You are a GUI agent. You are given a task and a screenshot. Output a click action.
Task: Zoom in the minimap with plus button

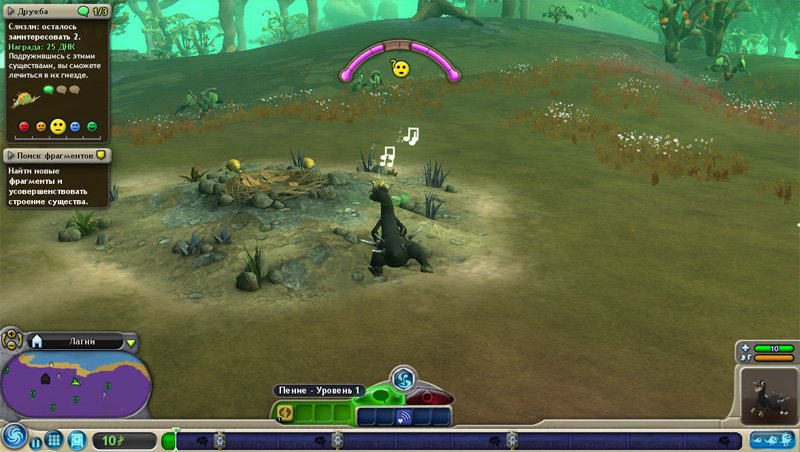[x=10, y=335]
